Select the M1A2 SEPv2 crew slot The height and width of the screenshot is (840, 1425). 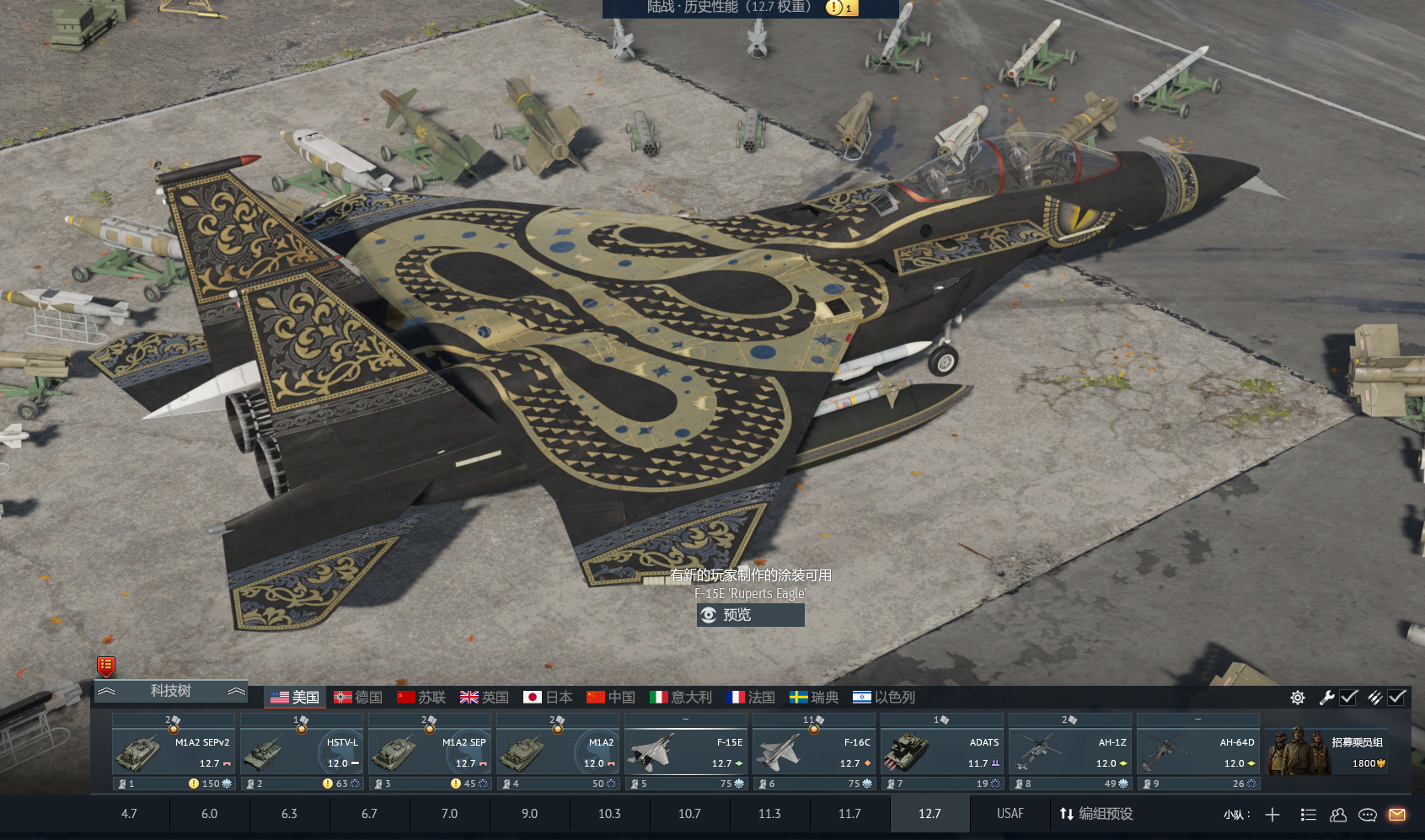pyautogui.click(x=174, y=752)
